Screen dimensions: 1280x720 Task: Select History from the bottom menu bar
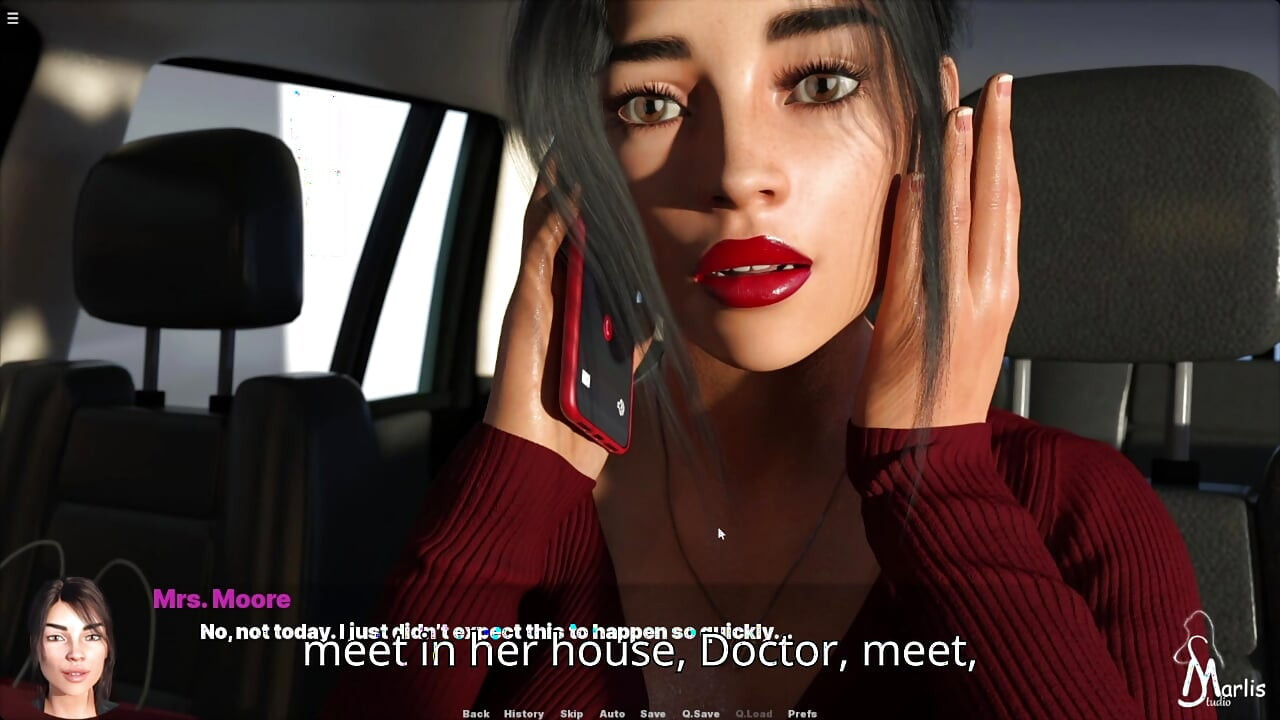point(524,714)
